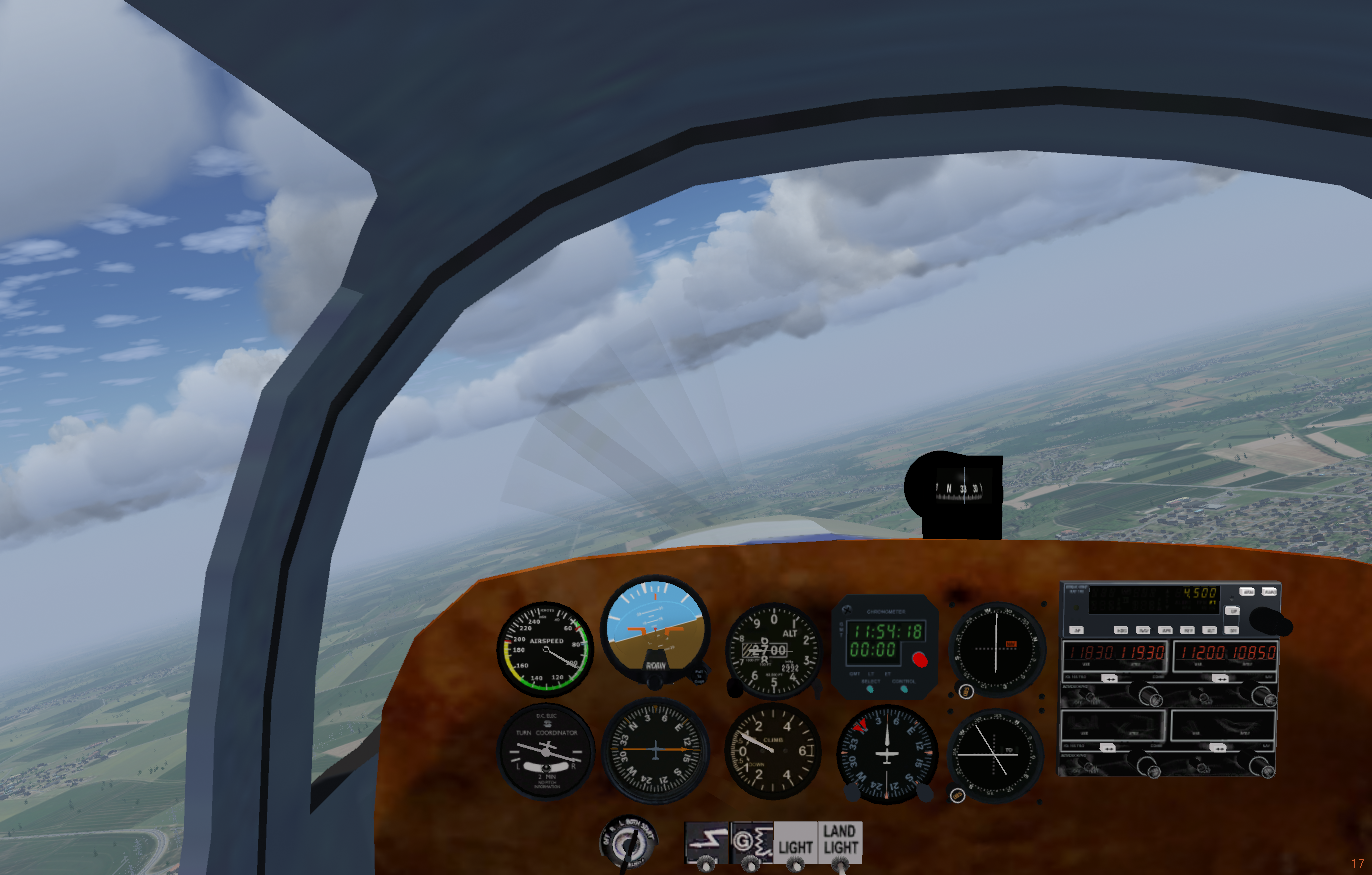This screenshot has width=1372, height=875.
Task: Click the autopilot REV button
Action: [1188, 630]
